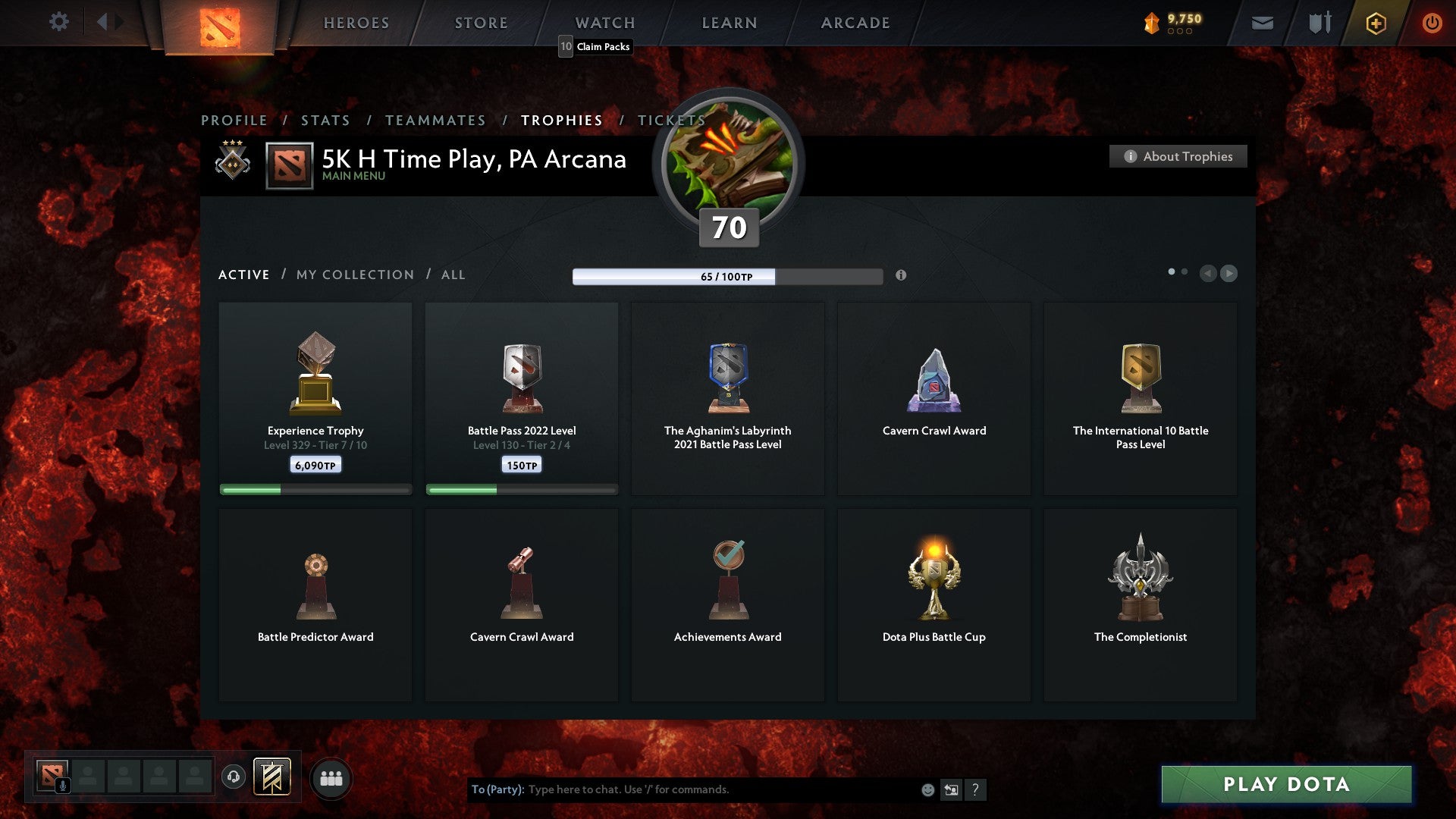
Task: Toggle your microphone mute in the party slot
Action: pos(62,784)
